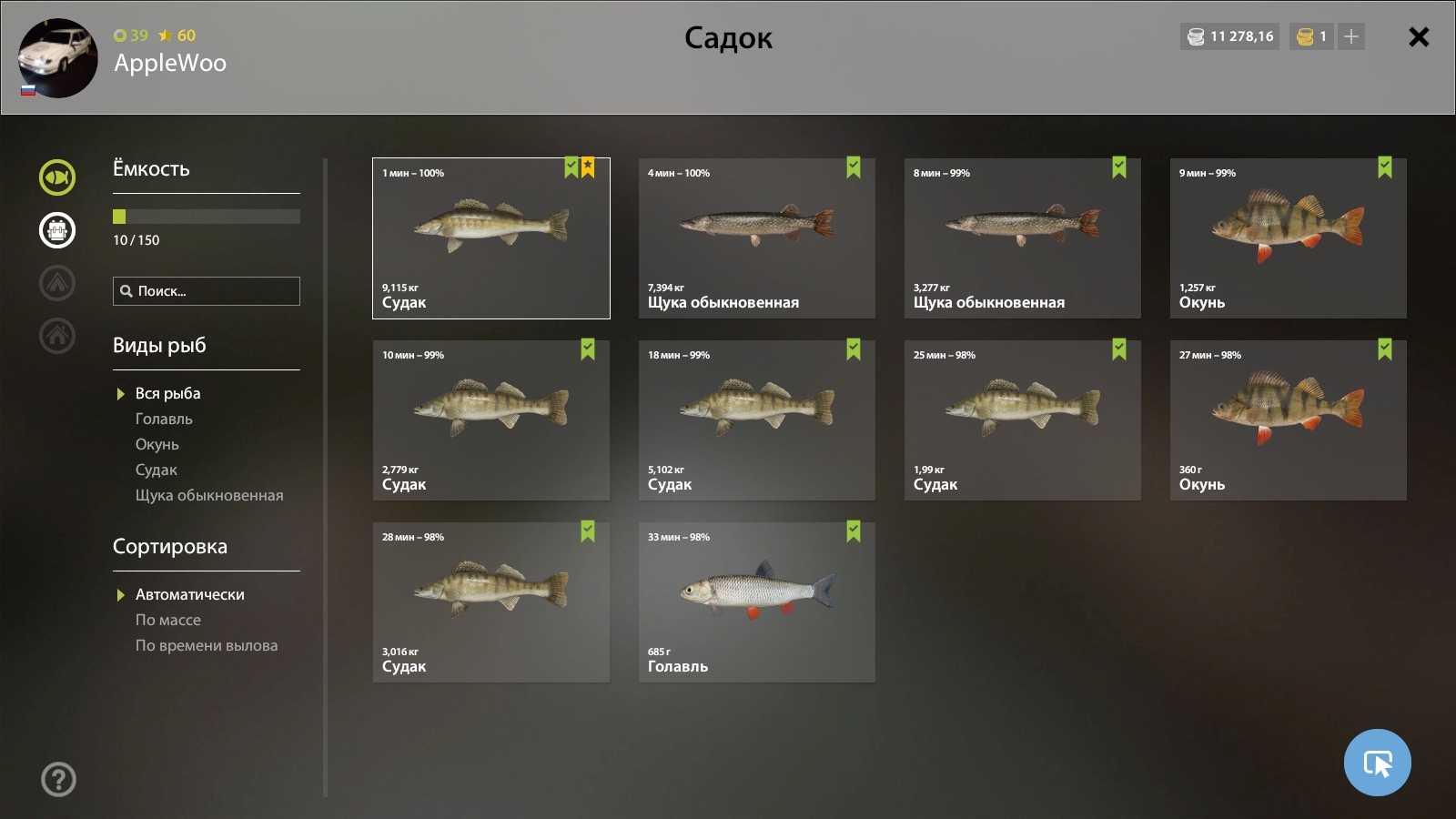The height and width of the screenshot is (819, 1456).
Task: Add gold coins with the plus button
Action: [x=1351, y=37]
